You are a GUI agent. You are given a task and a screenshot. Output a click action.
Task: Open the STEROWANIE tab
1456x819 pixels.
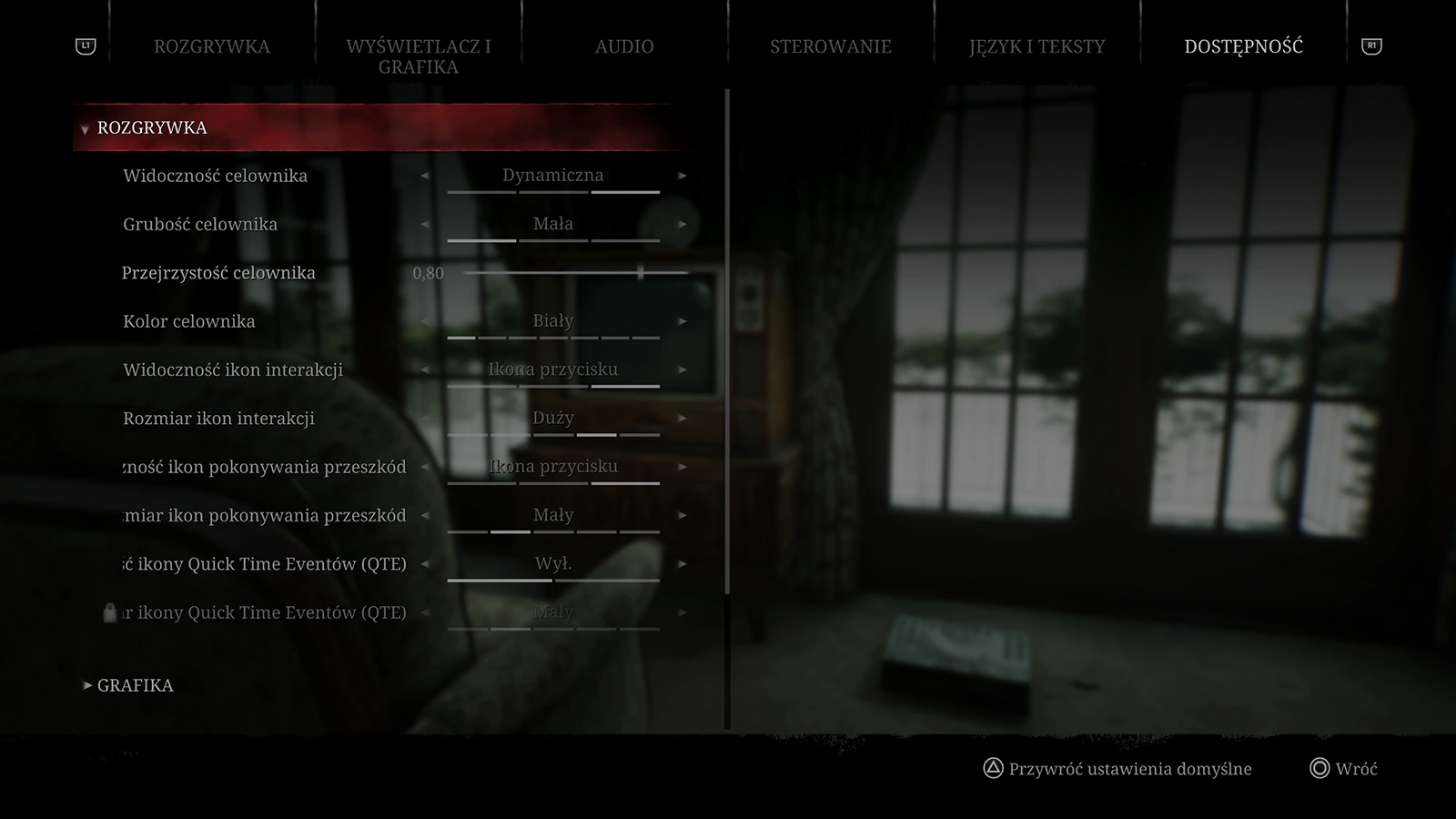click(831, 46)
